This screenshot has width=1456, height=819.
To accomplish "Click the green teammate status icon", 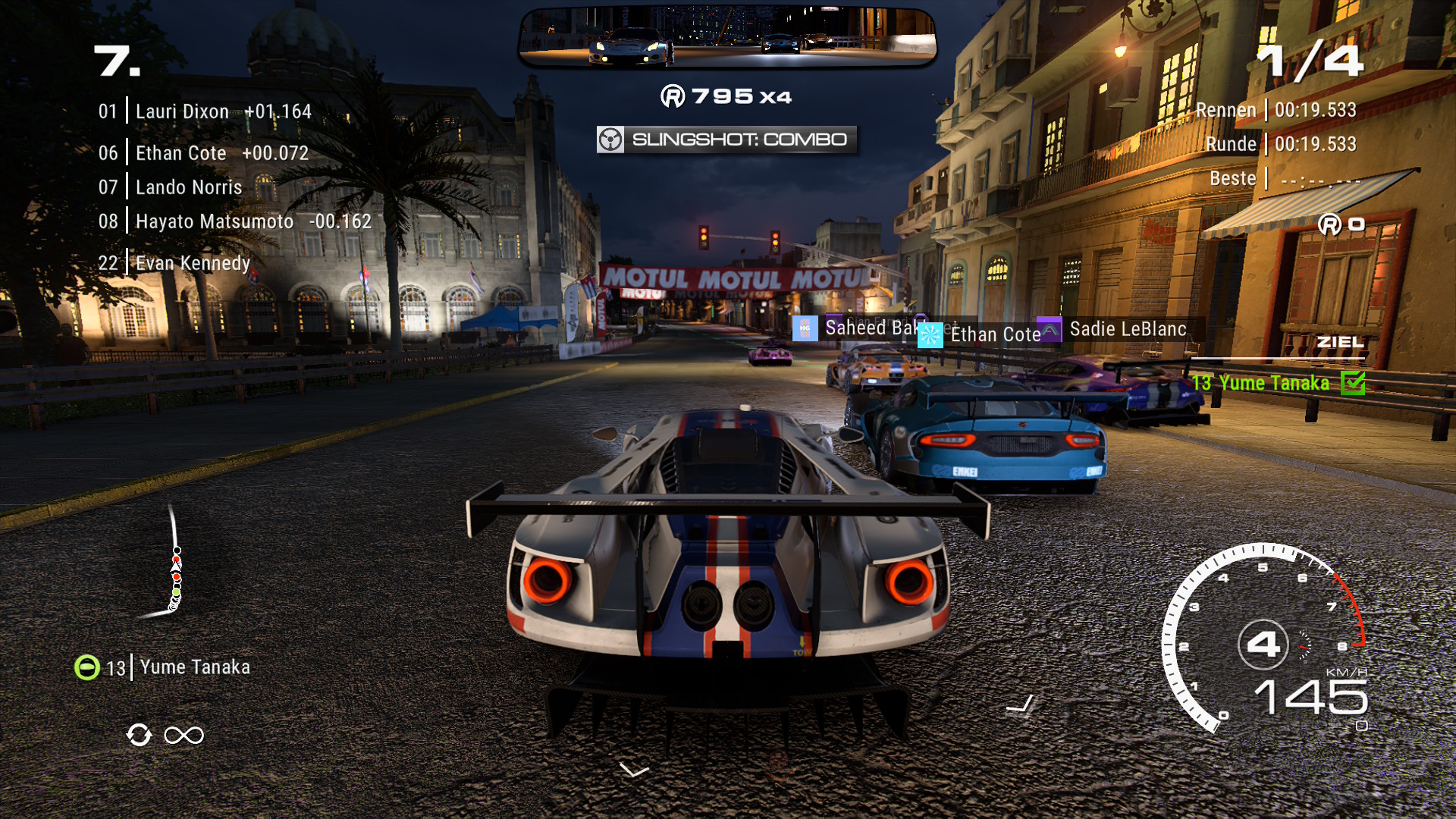I will (x=87, y=667).
